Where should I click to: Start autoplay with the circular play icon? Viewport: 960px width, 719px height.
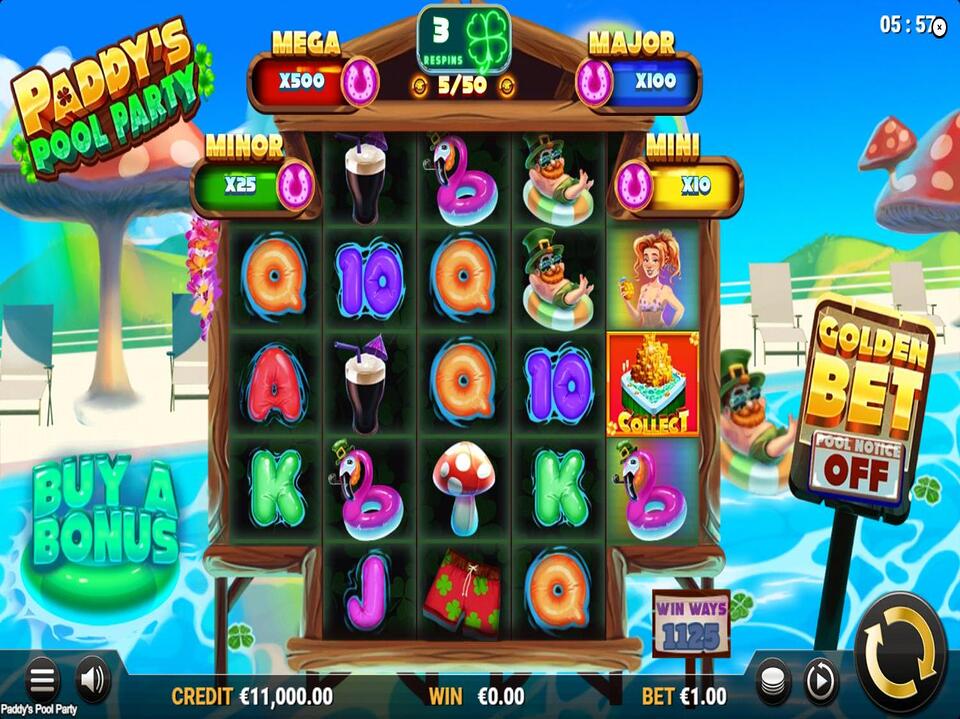(x=820, y=681)
